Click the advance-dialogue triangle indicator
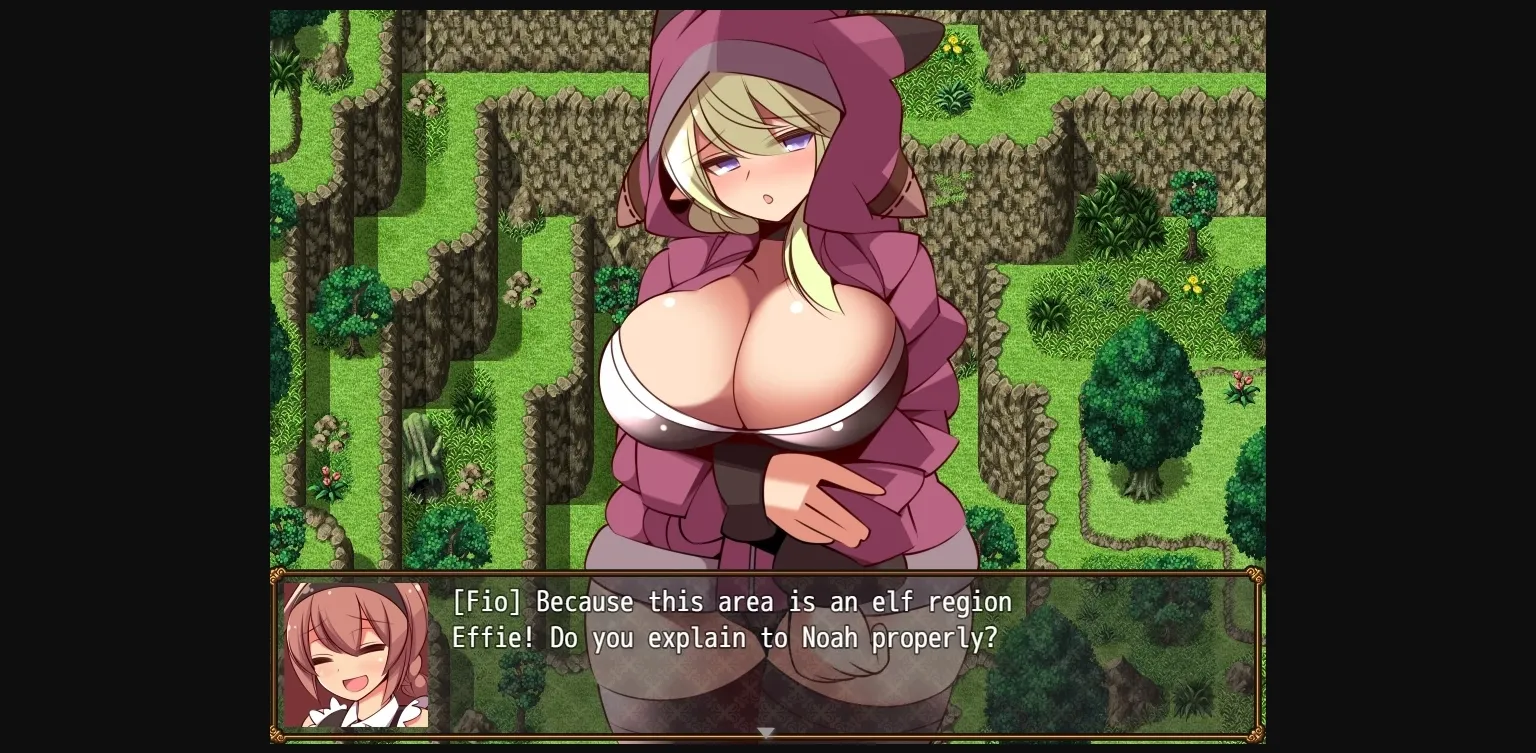 (x=765, y=733)
